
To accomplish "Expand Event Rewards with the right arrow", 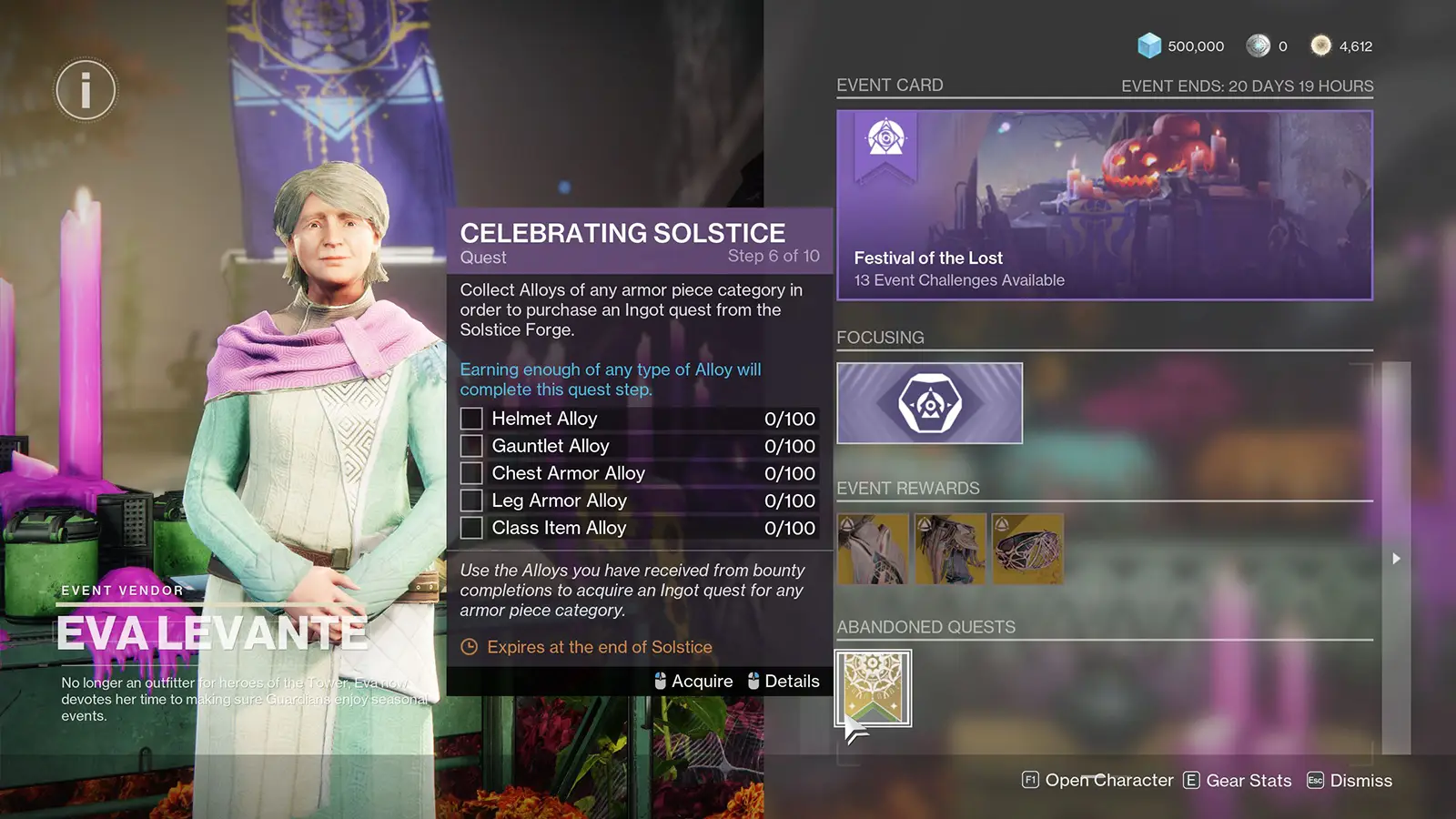I will point(1396,559).
